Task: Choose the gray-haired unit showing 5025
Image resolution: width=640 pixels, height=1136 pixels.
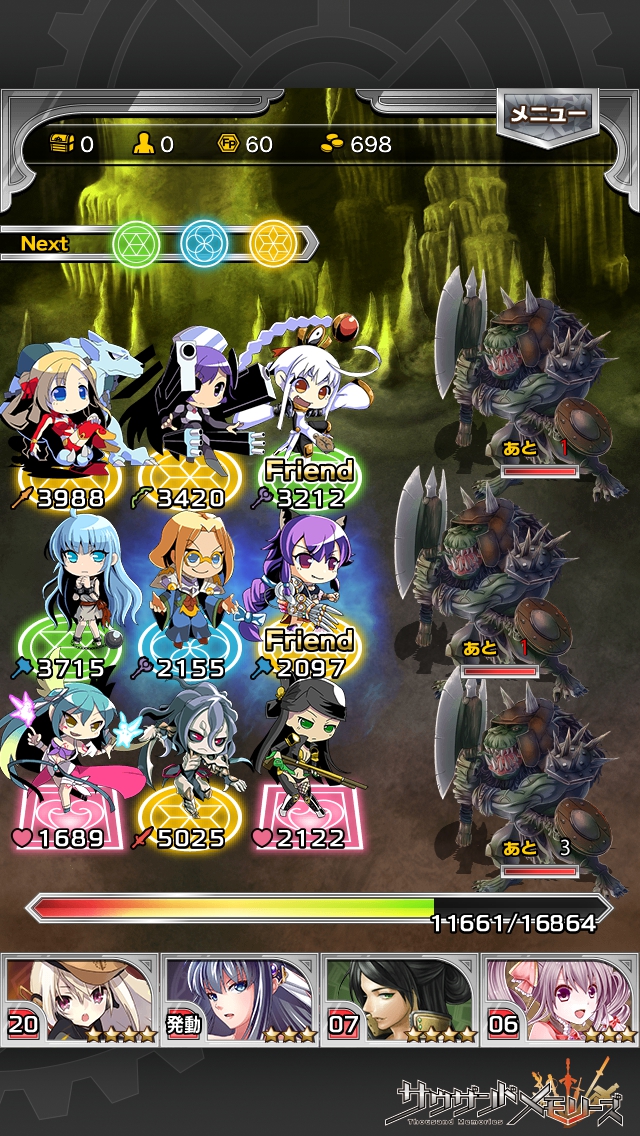Action: tap(185, 765)
